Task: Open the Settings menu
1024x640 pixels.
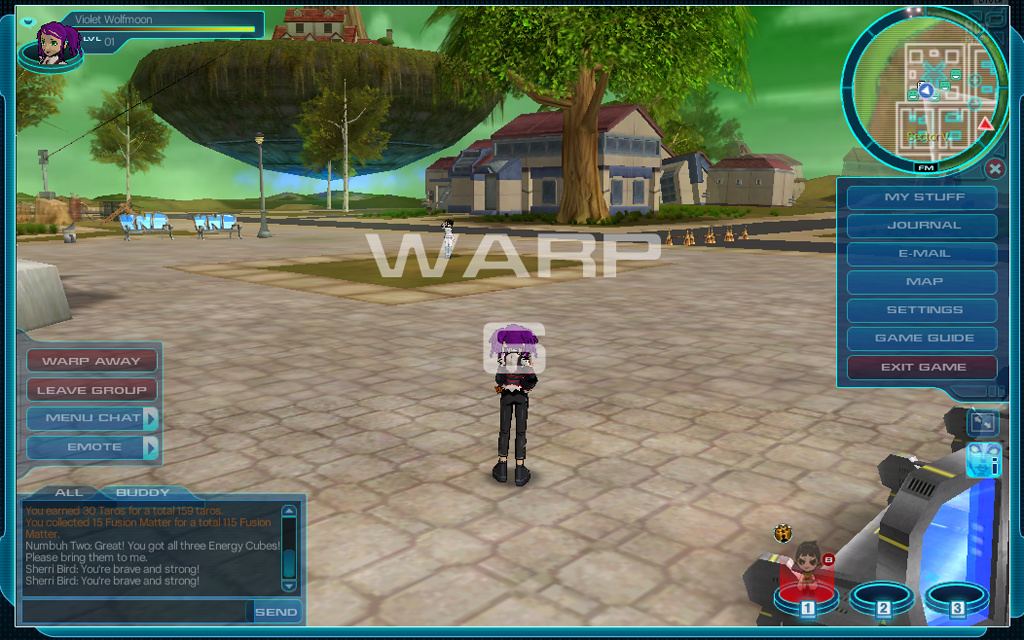Action: [x=922, y=310]
